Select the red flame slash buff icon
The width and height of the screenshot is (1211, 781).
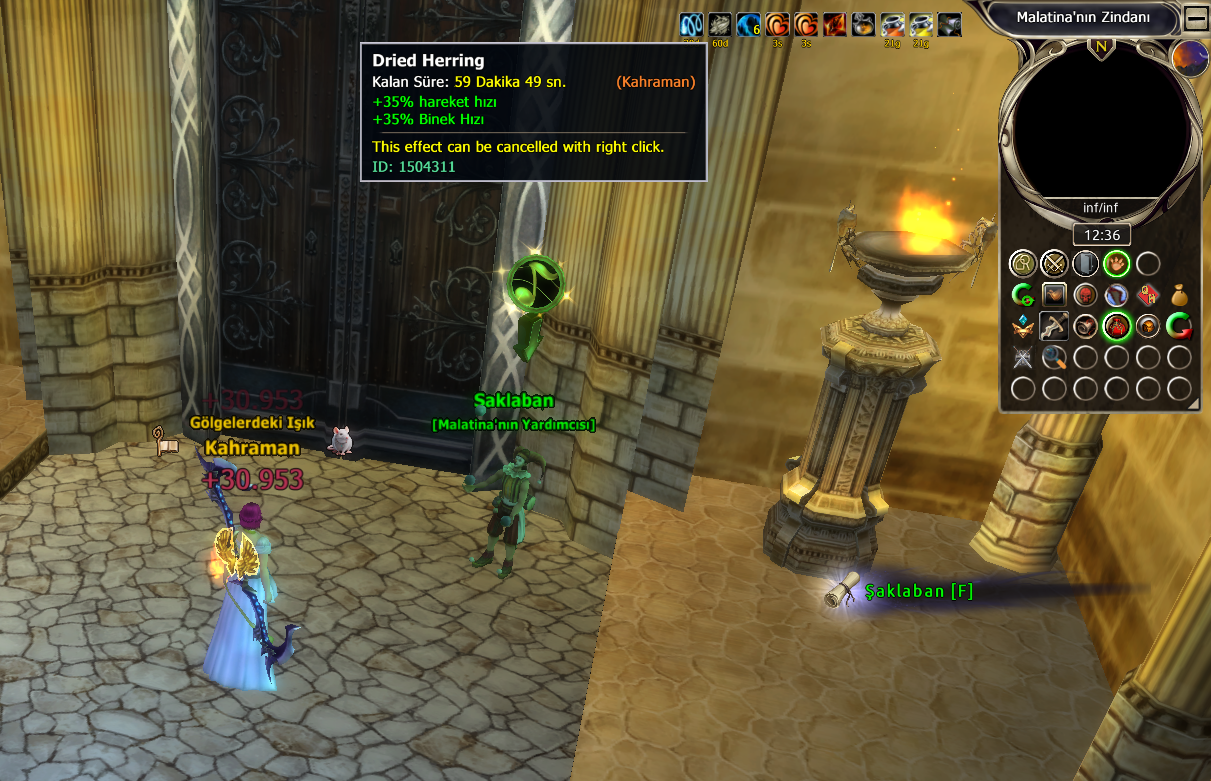(835, 25)
